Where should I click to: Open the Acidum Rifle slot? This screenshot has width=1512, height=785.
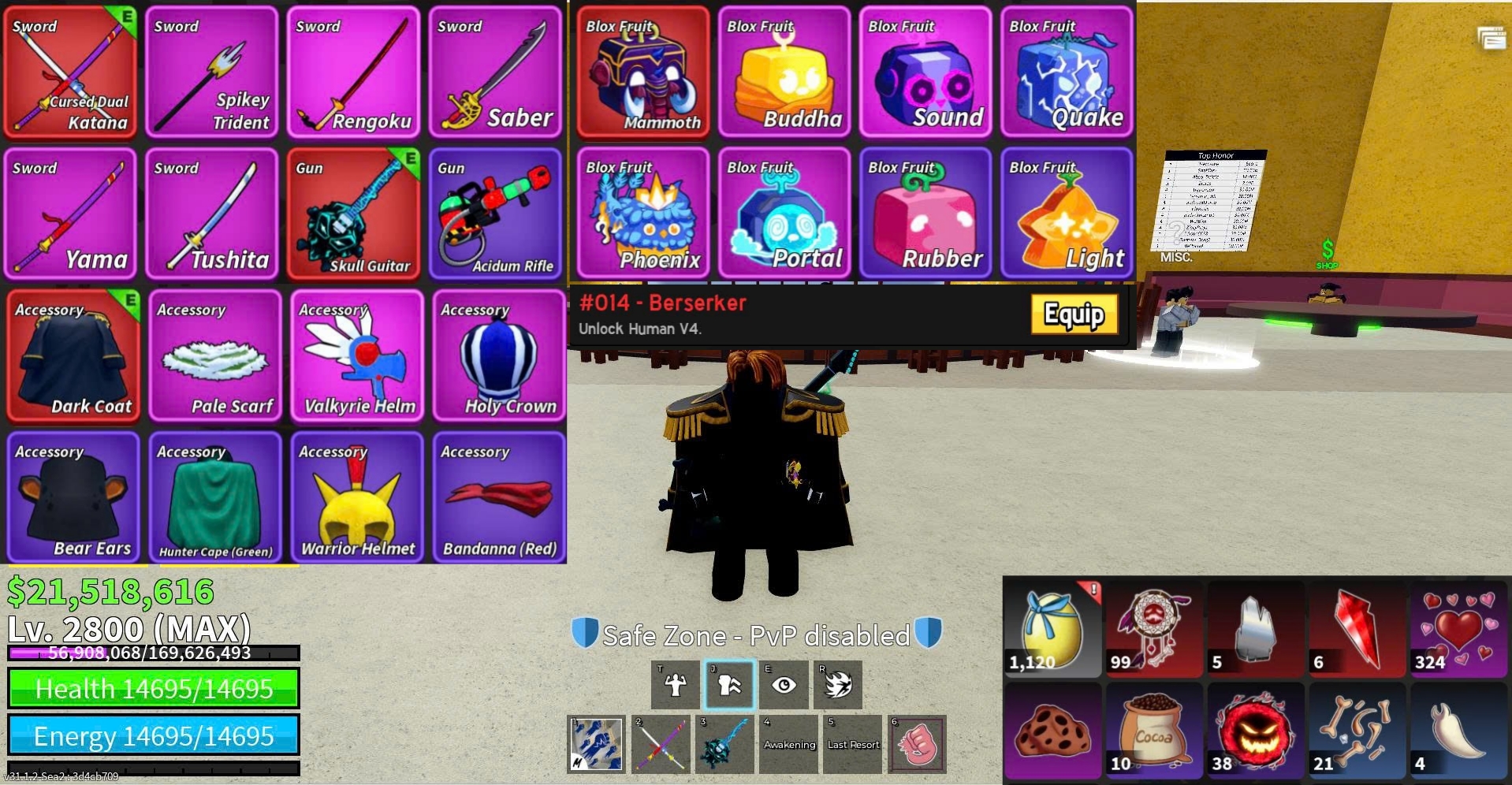pyautogui.click(x=495, y=214)
